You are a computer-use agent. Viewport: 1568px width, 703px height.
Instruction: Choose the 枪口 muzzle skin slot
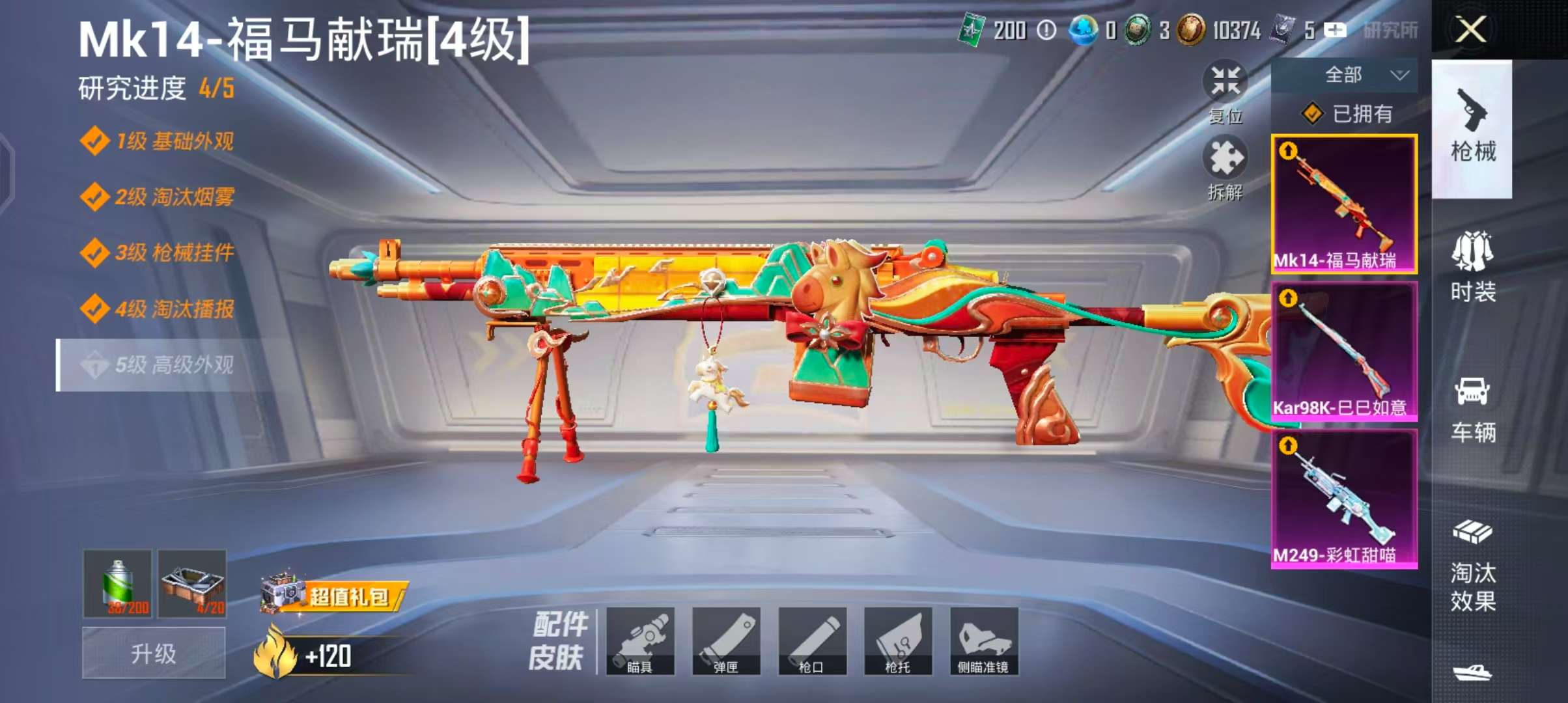(812, 641)
